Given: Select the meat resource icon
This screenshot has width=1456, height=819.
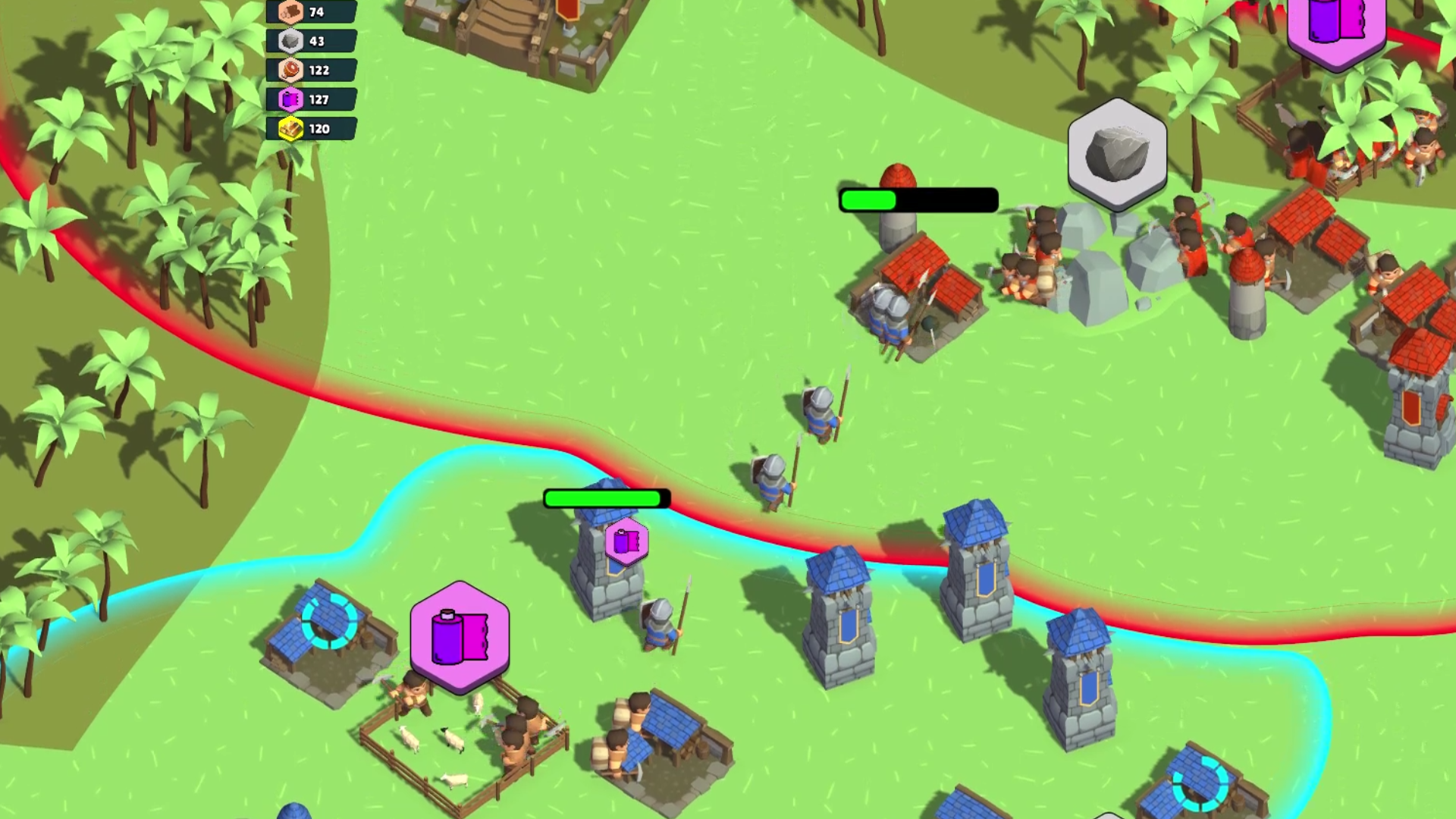Looking at the screenshot, I should click(x=289, y=71).
